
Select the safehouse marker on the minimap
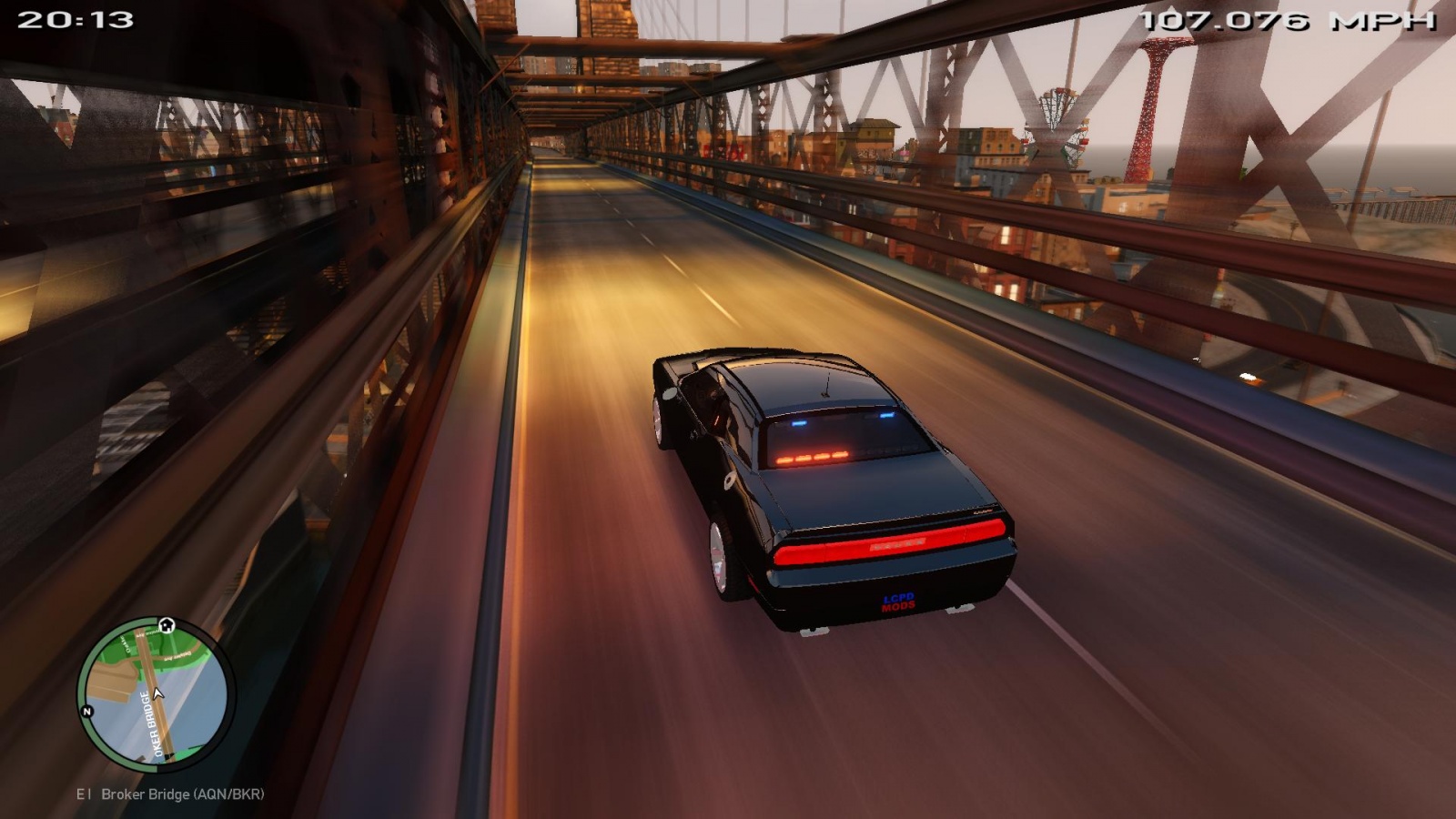tap(167, 625)
